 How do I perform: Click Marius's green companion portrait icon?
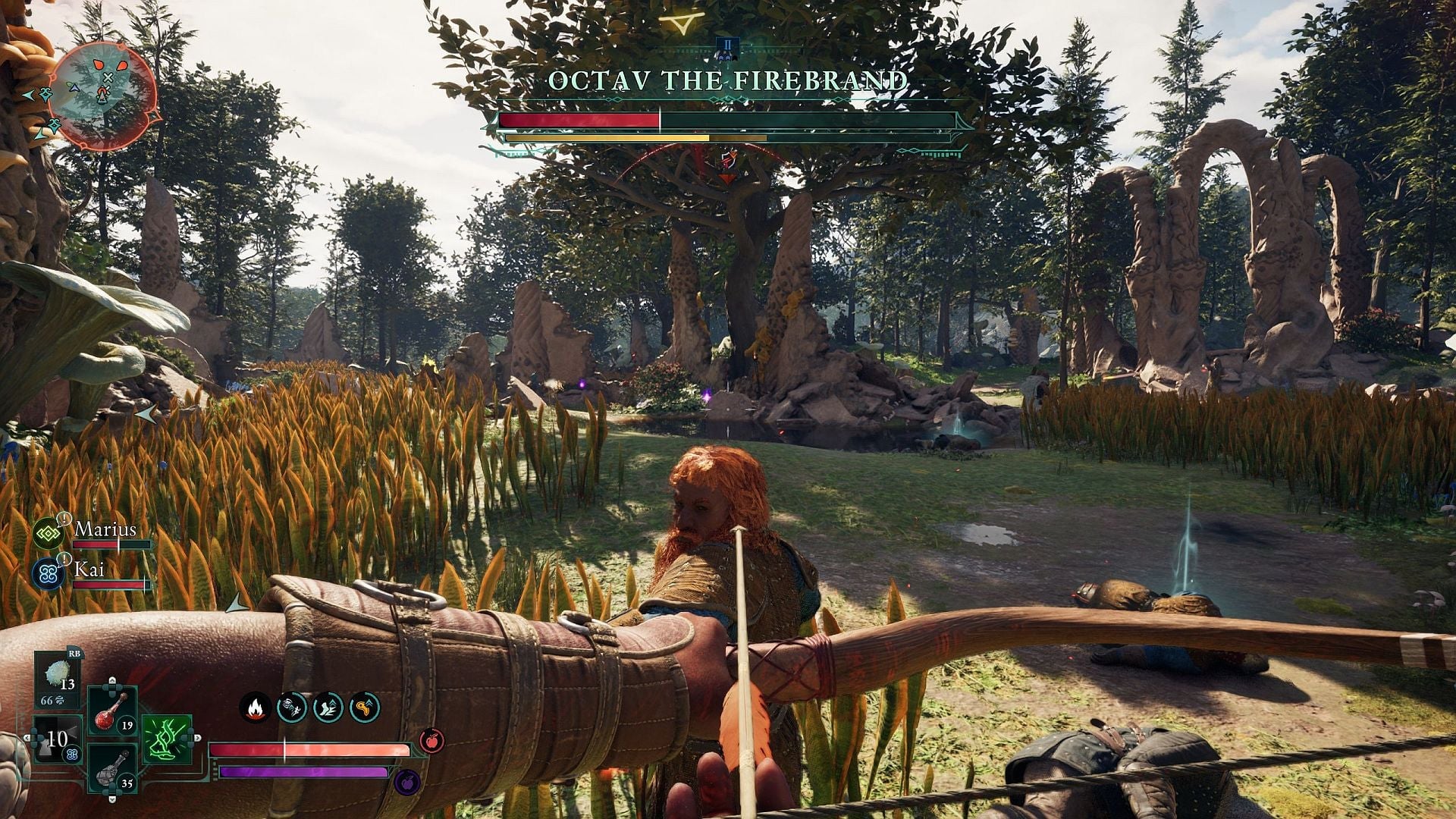(x=47, y=533)
